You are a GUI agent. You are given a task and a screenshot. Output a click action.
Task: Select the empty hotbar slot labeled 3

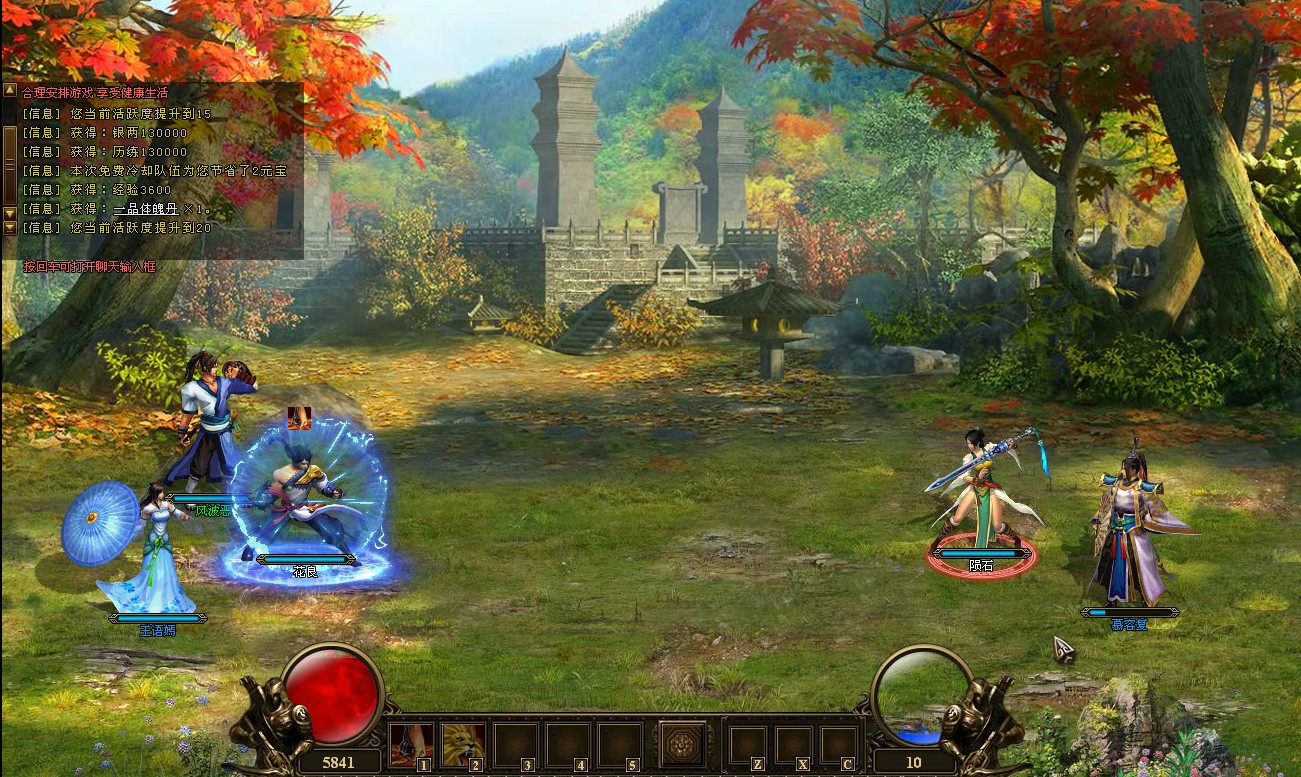pyautogui.click(x=515, y=744)
